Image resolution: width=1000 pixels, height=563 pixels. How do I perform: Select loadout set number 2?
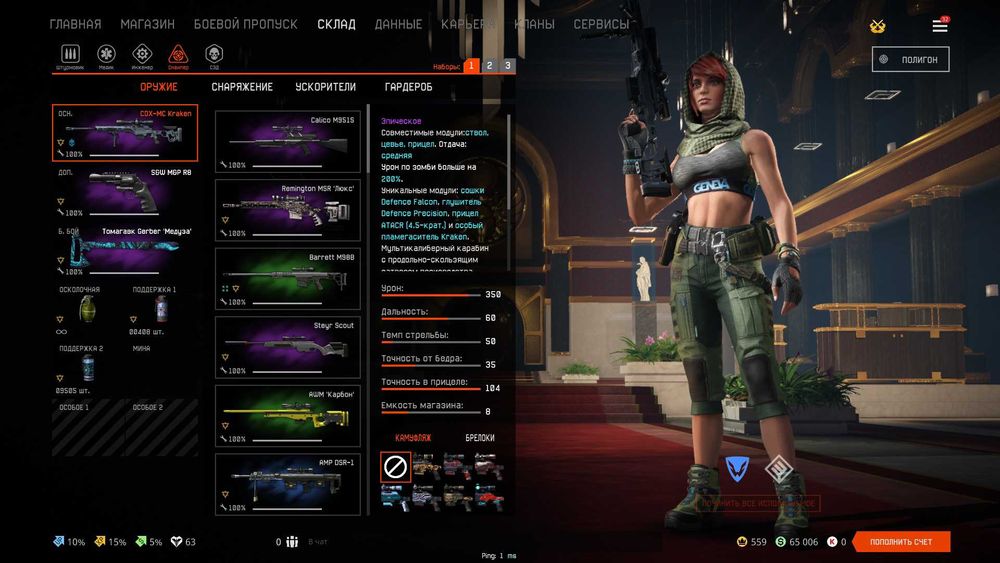[x=489, y=66]
